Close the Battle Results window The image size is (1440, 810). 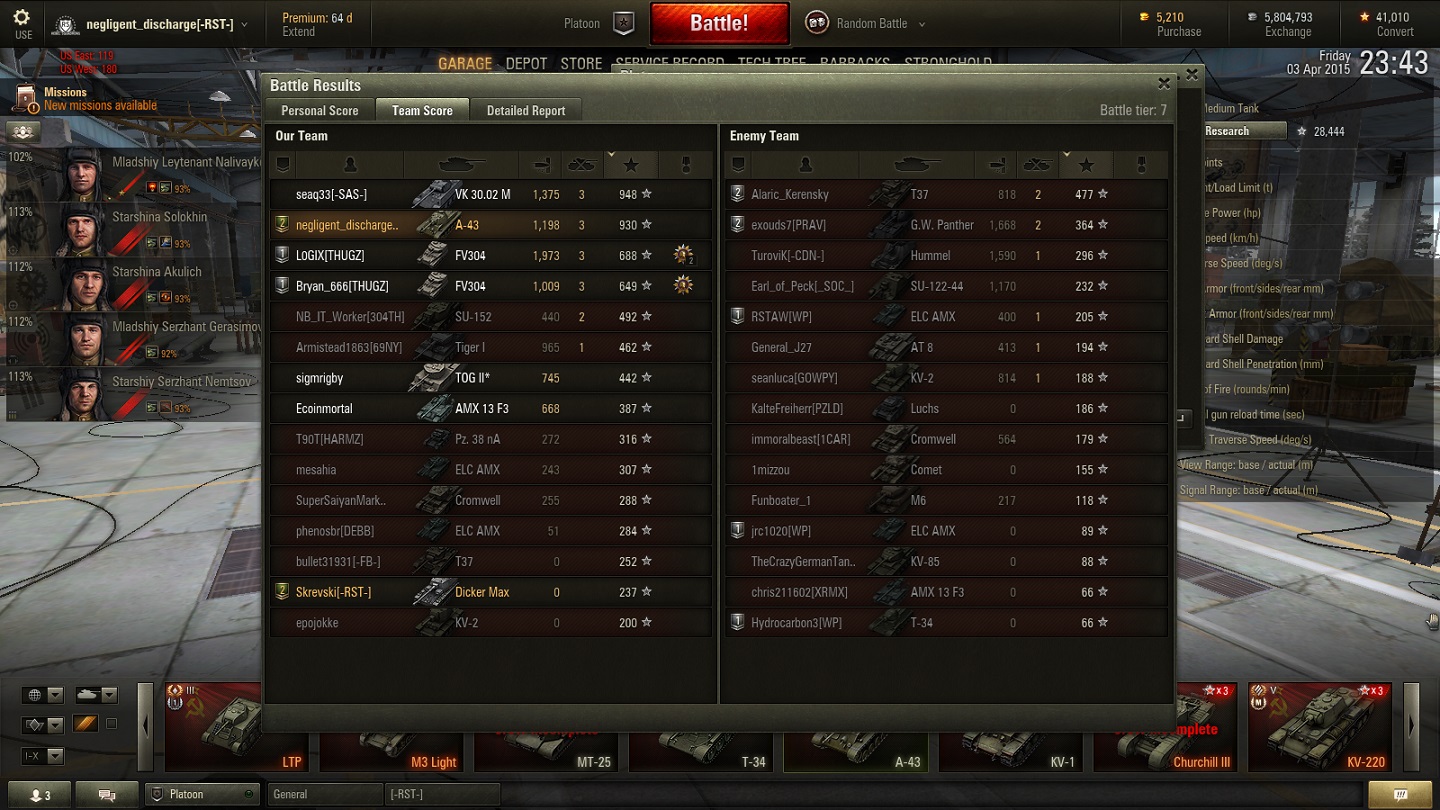tap(1164, 84)
